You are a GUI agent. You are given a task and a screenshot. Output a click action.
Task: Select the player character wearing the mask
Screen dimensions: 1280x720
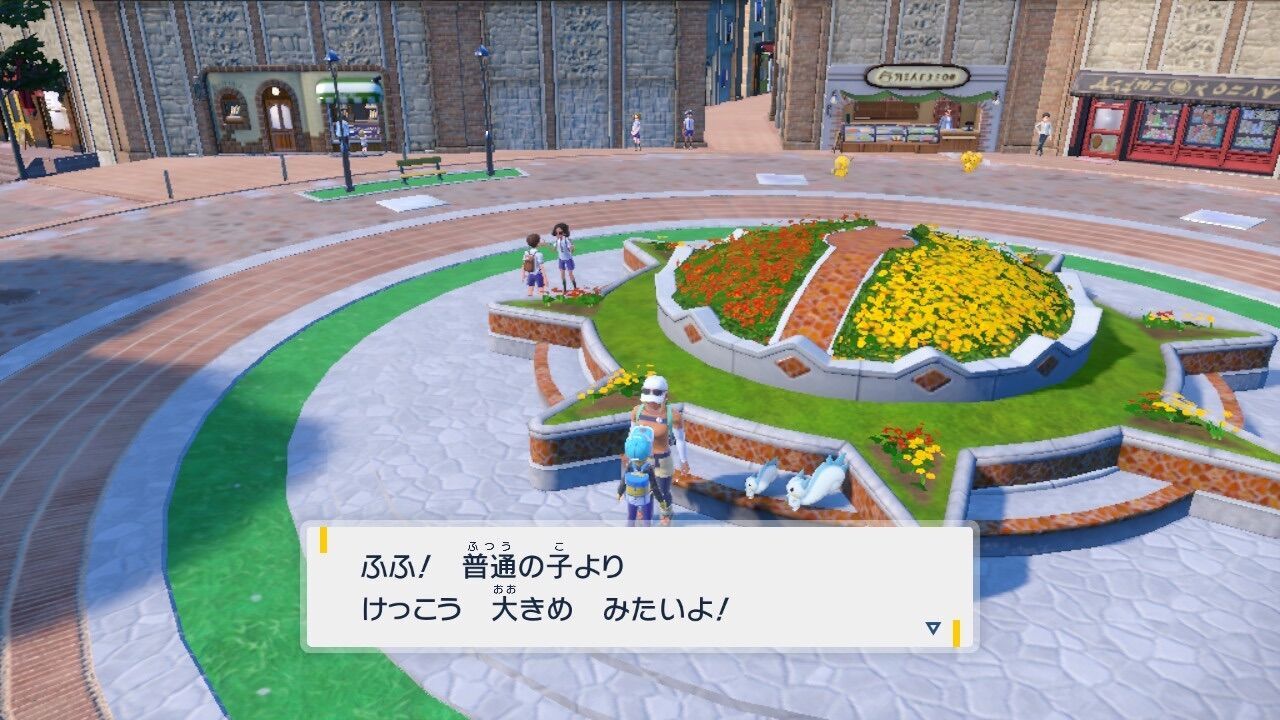point(655,410)
